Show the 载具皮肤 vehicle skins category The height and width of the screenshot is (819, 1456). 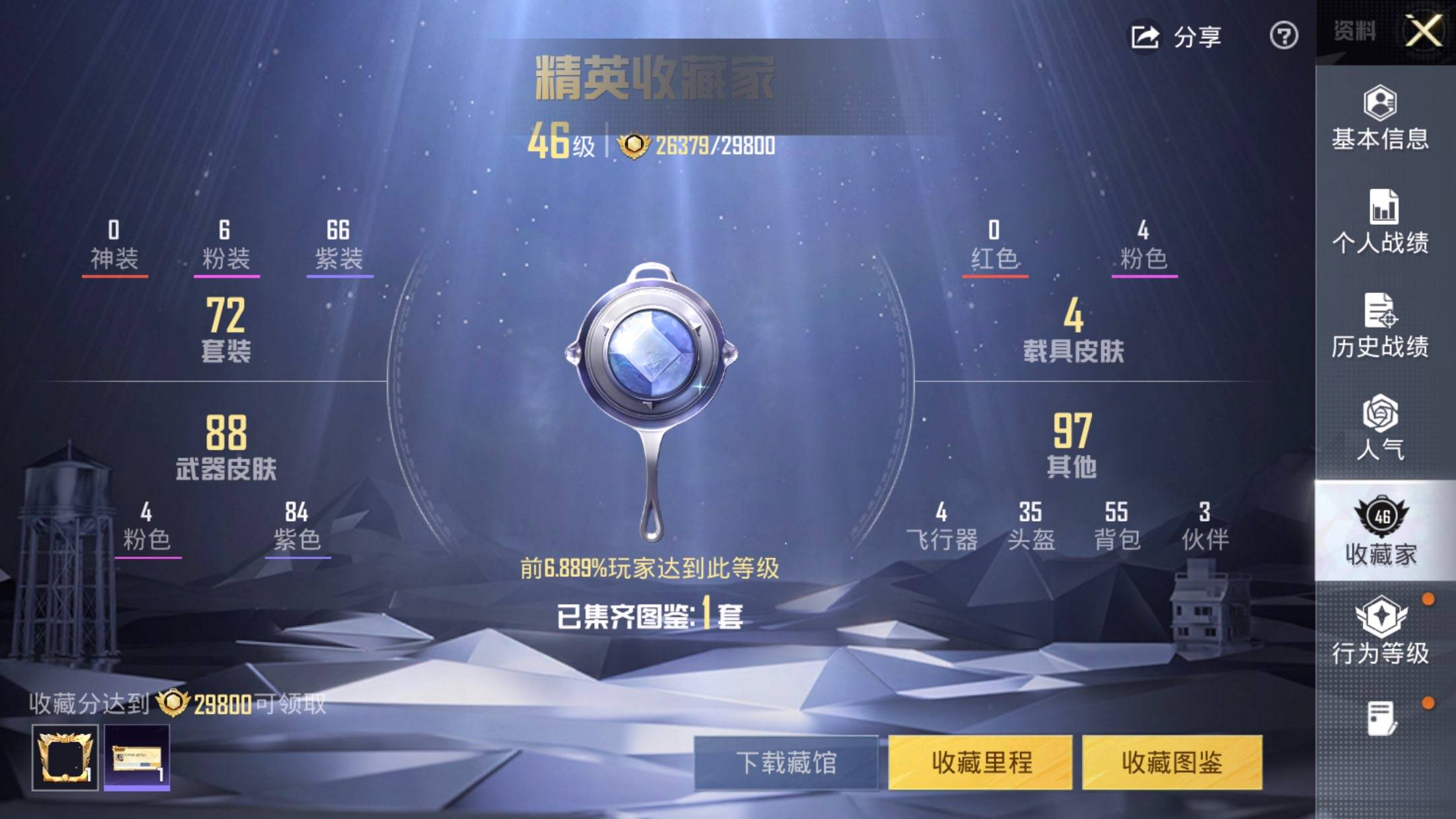[x=1073, y=331]
